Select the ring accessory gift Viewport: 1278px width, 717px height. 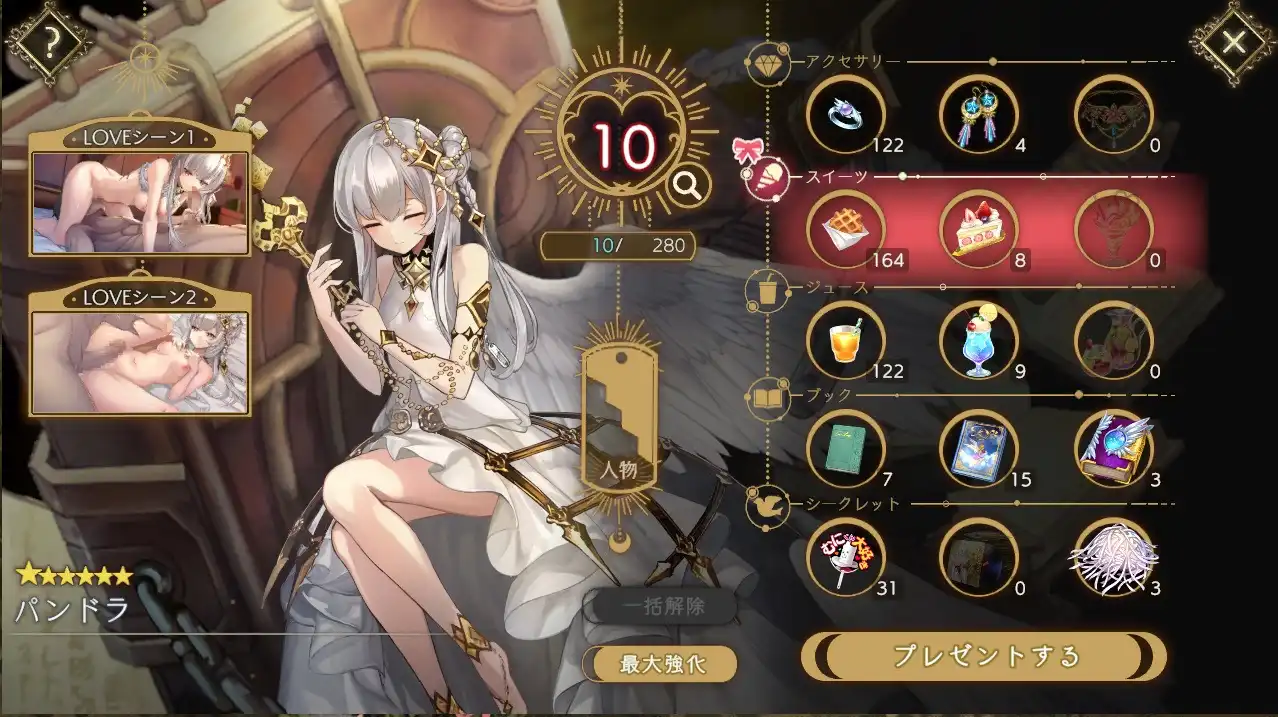(x=844, y=115)
